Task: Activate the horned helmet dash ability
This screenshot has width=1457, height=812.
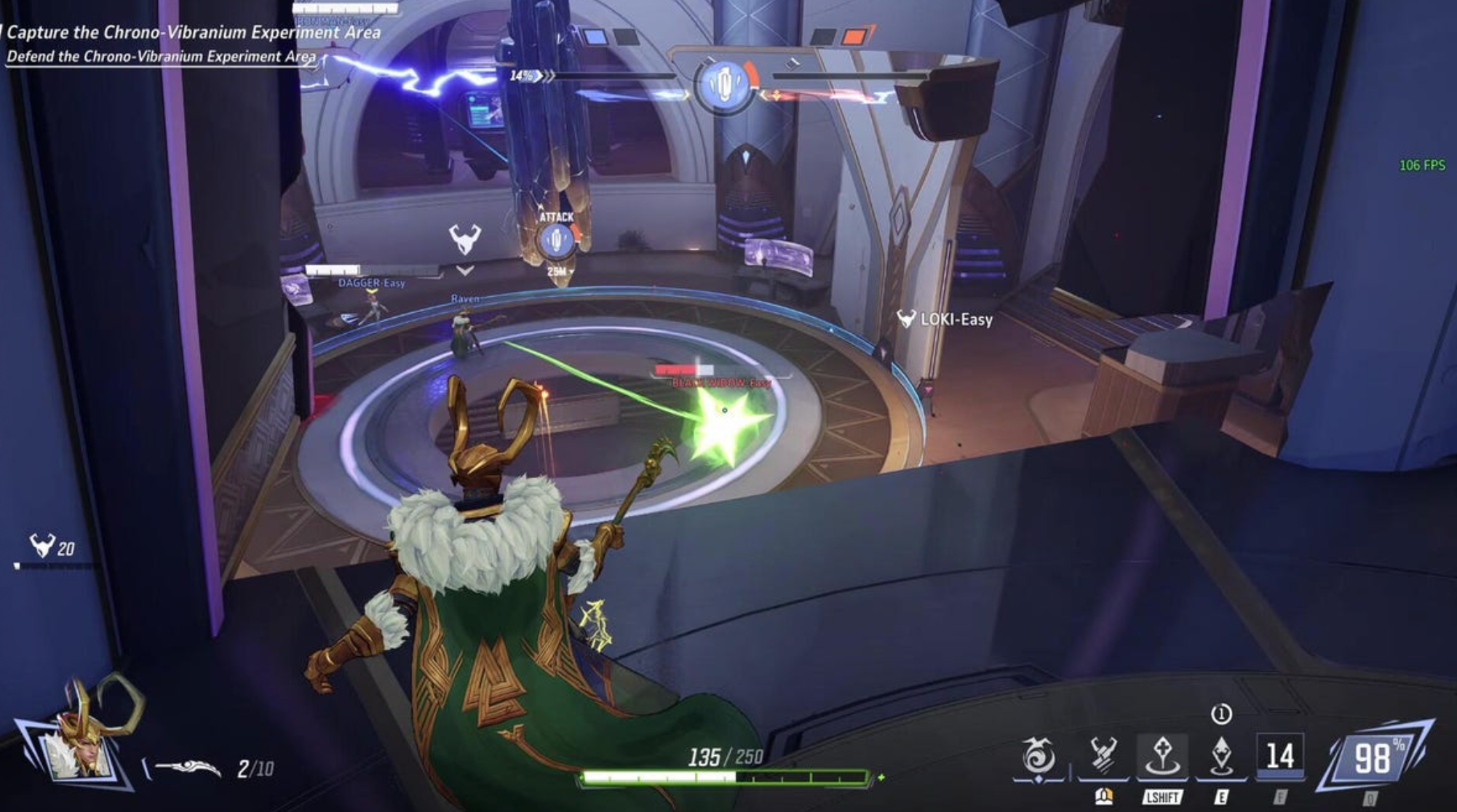Action: (x=1103, y=756)
